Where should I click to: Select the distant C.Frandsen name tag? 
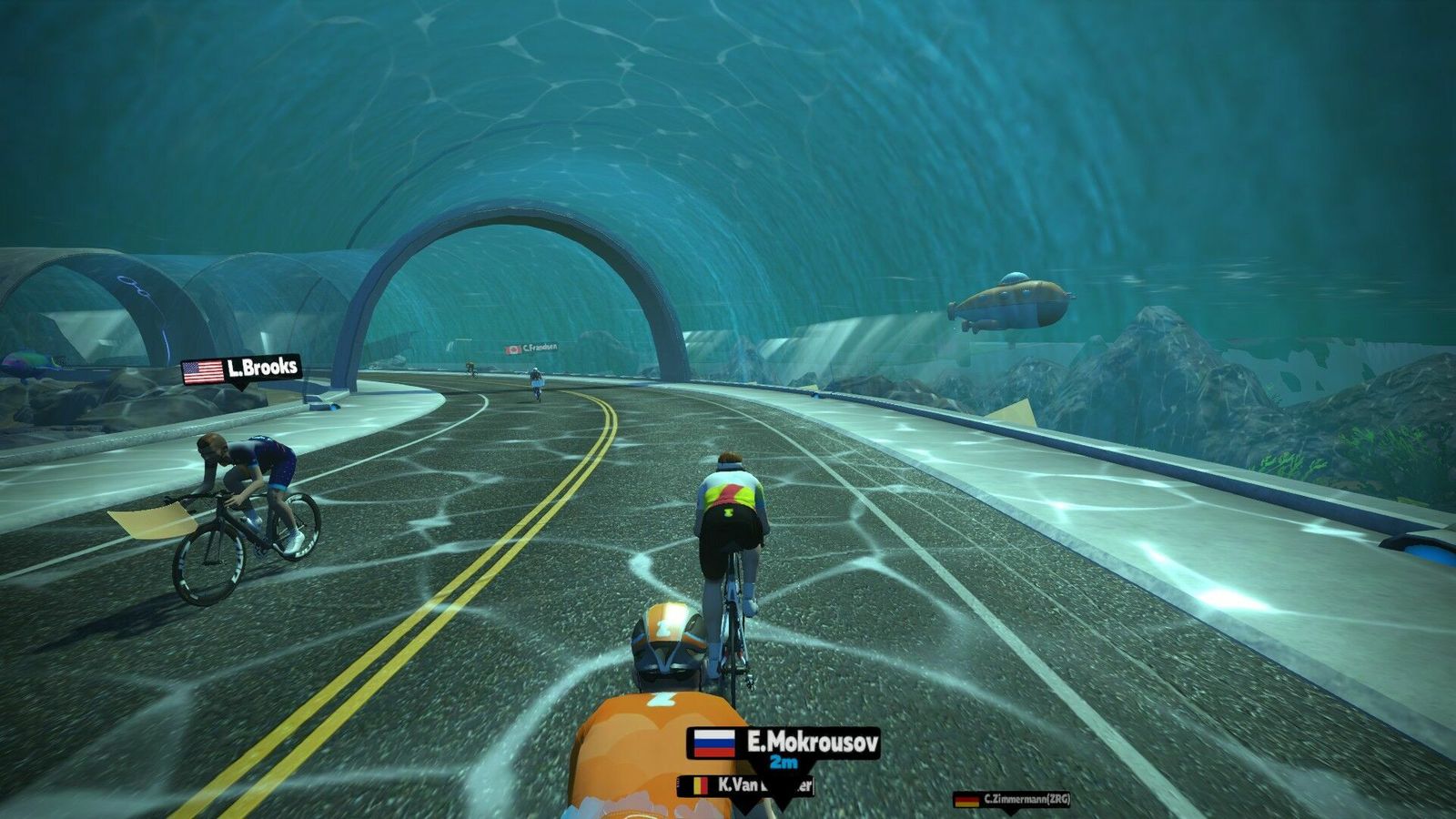(x=532, y=349)
